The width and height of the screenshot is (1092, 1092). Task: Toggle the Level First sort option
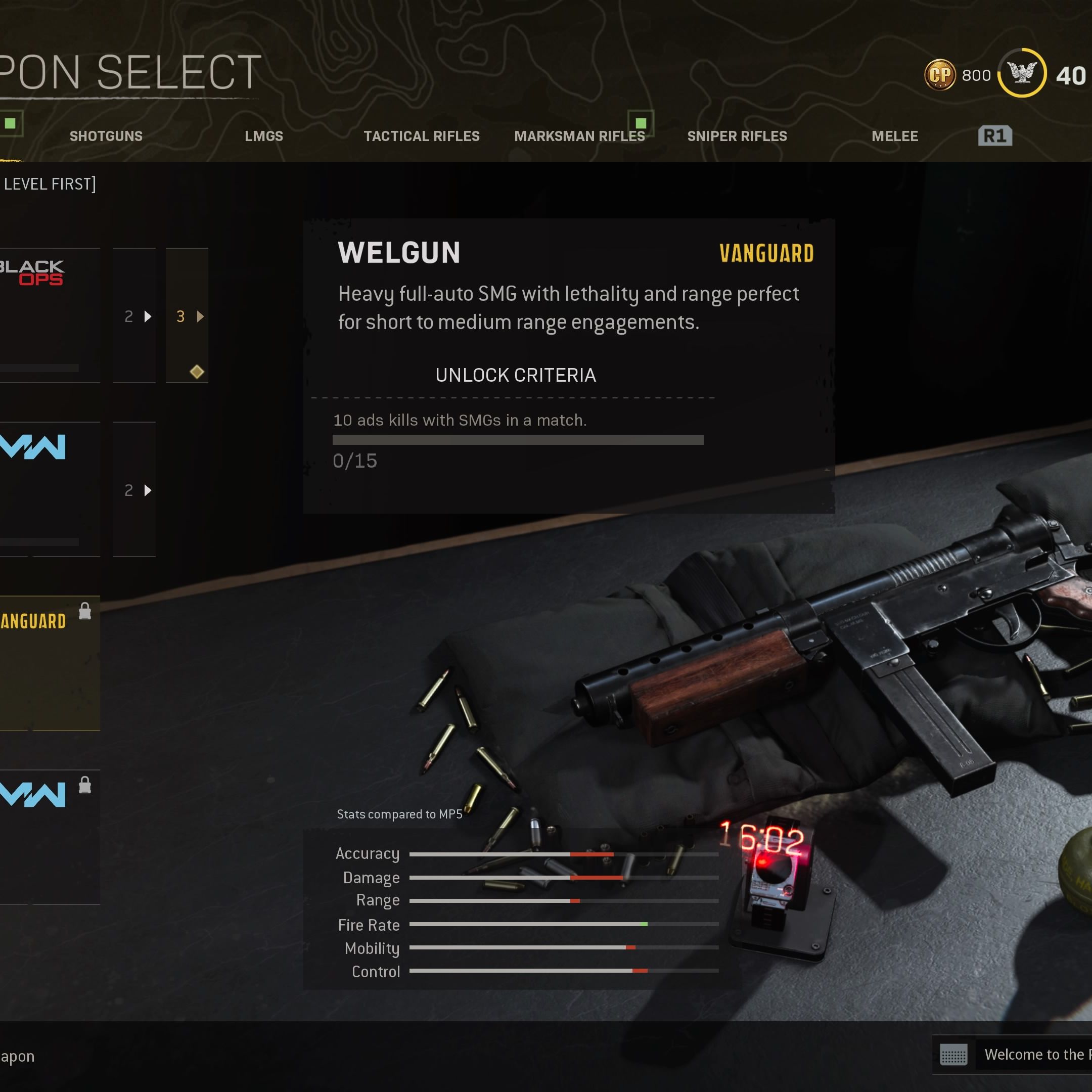49,184
